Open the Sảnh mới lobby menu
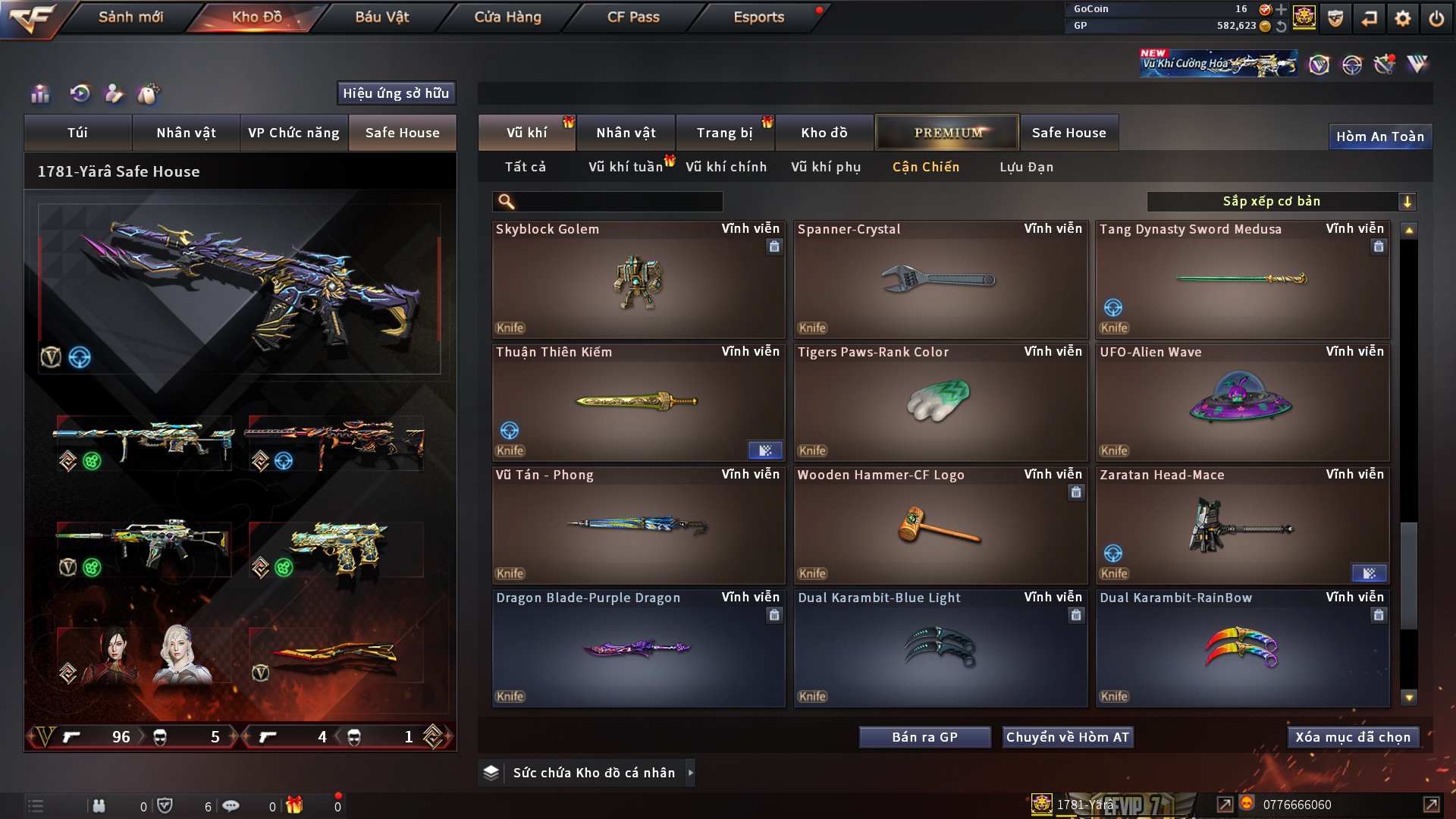Image resolution: width=1456 pixels, height=819 pixels. pos(130,17)
